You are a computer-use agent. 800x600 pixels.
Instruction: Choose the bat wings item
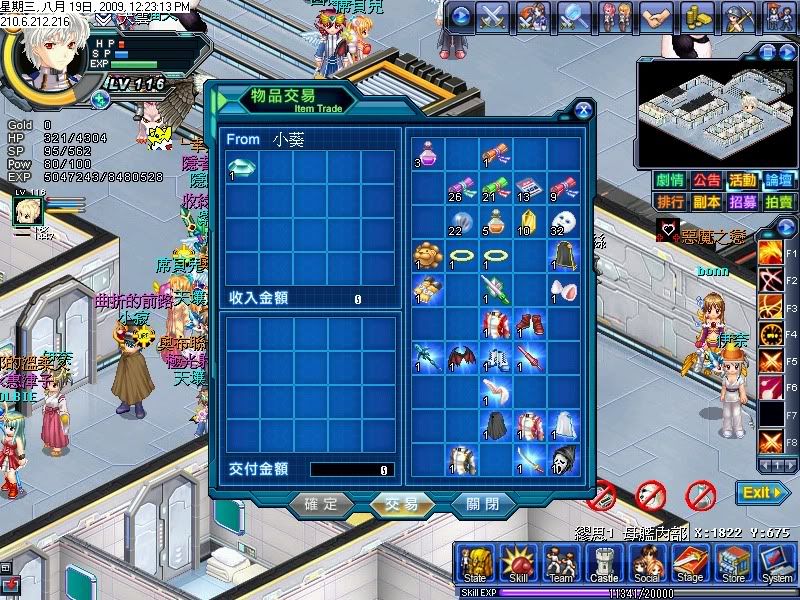[461, 357]
